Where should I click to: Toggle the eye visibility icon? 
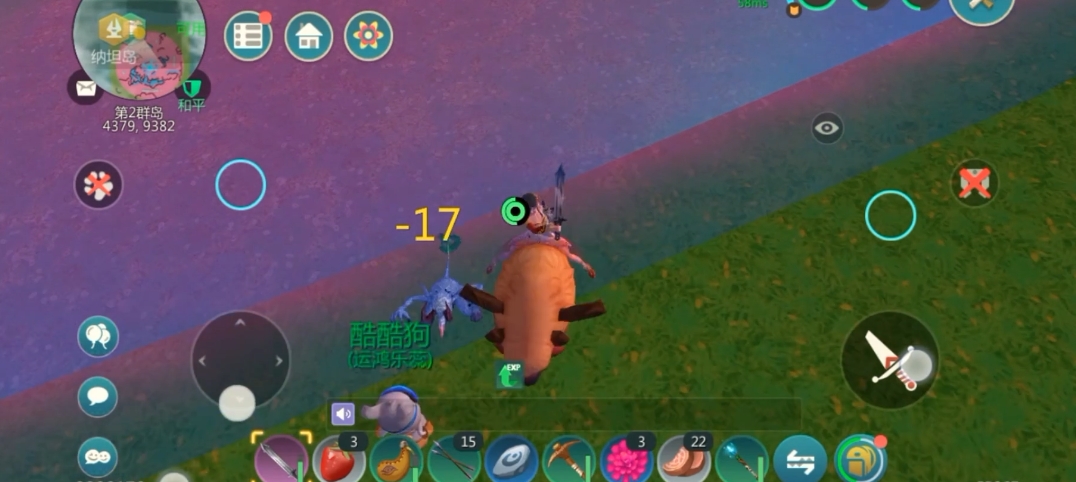[x=827, y=128]
